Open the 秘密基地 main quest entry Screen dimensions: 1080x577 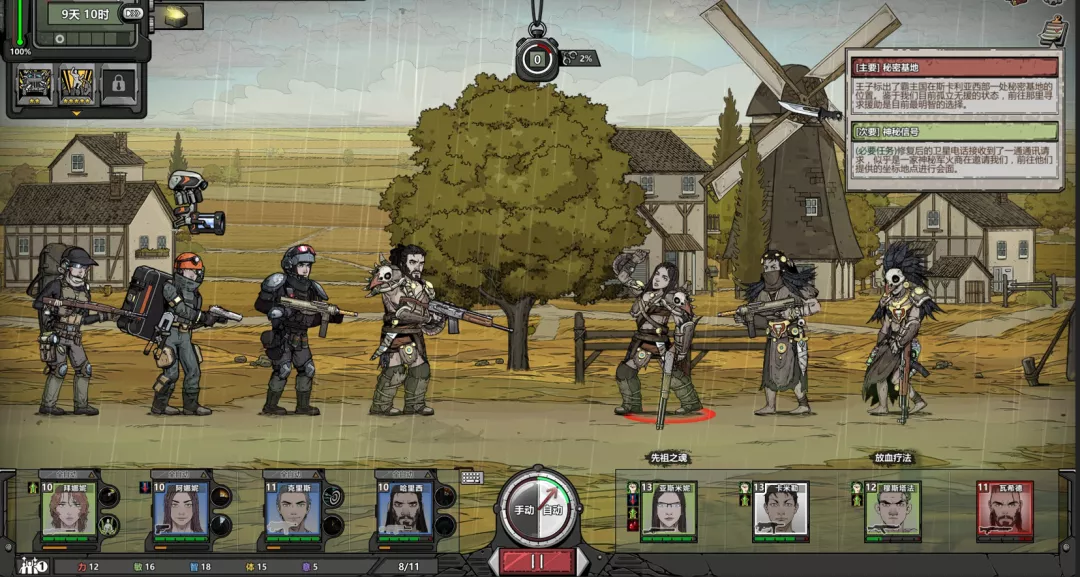tap(954, 68)
